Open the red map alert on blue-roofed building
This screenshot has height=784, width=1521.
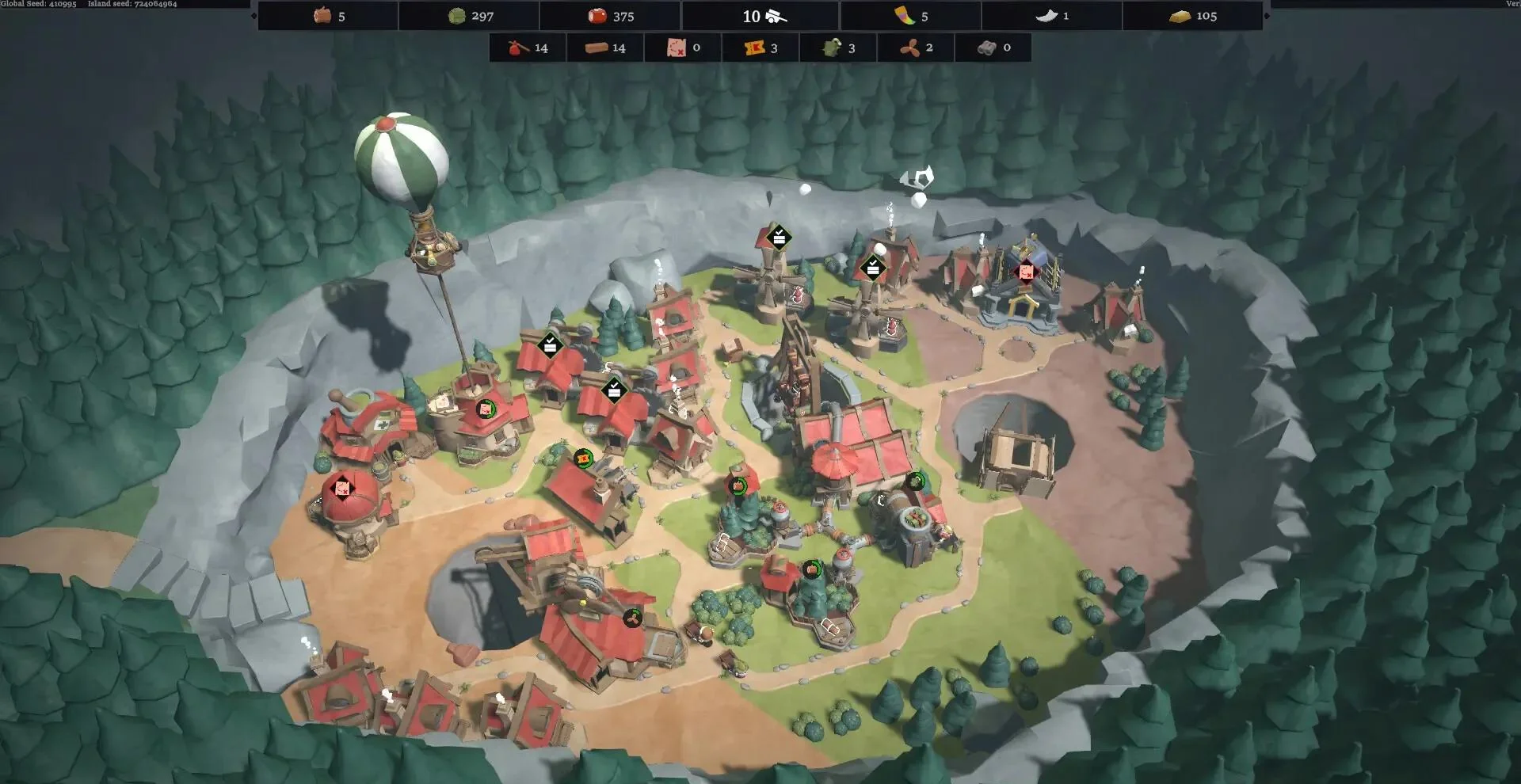(x=1026, y=272)
